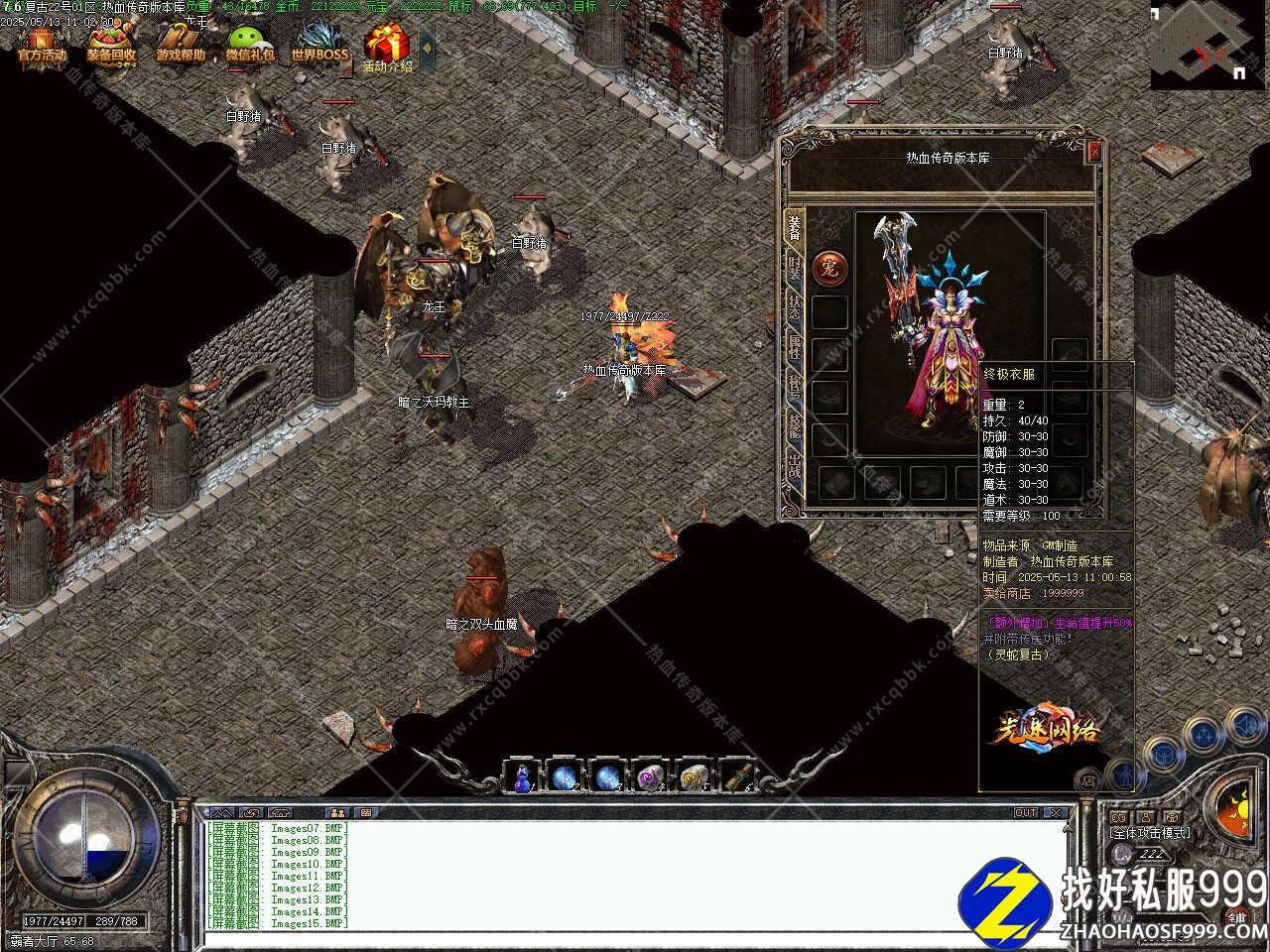Switch to the 状态 status tab

pos(795,306)
